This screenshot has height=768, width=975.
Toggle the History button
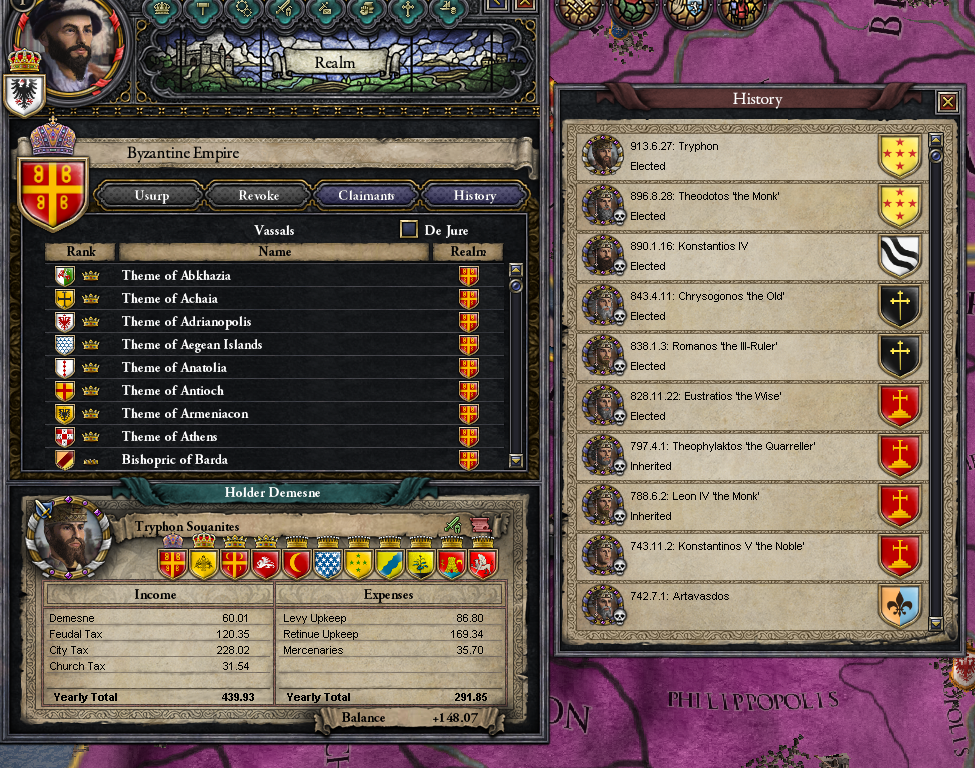click(474, 196)
